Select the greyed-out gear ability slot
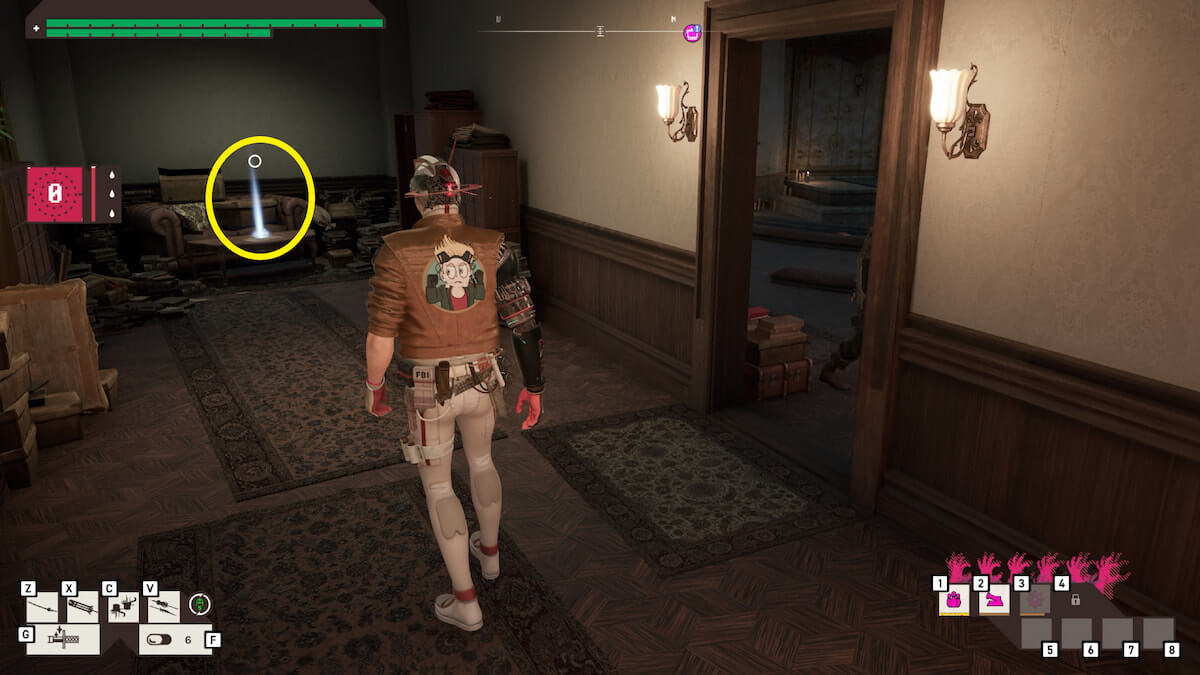This screenshot has height=675, width=1200. pos(1035,600)
